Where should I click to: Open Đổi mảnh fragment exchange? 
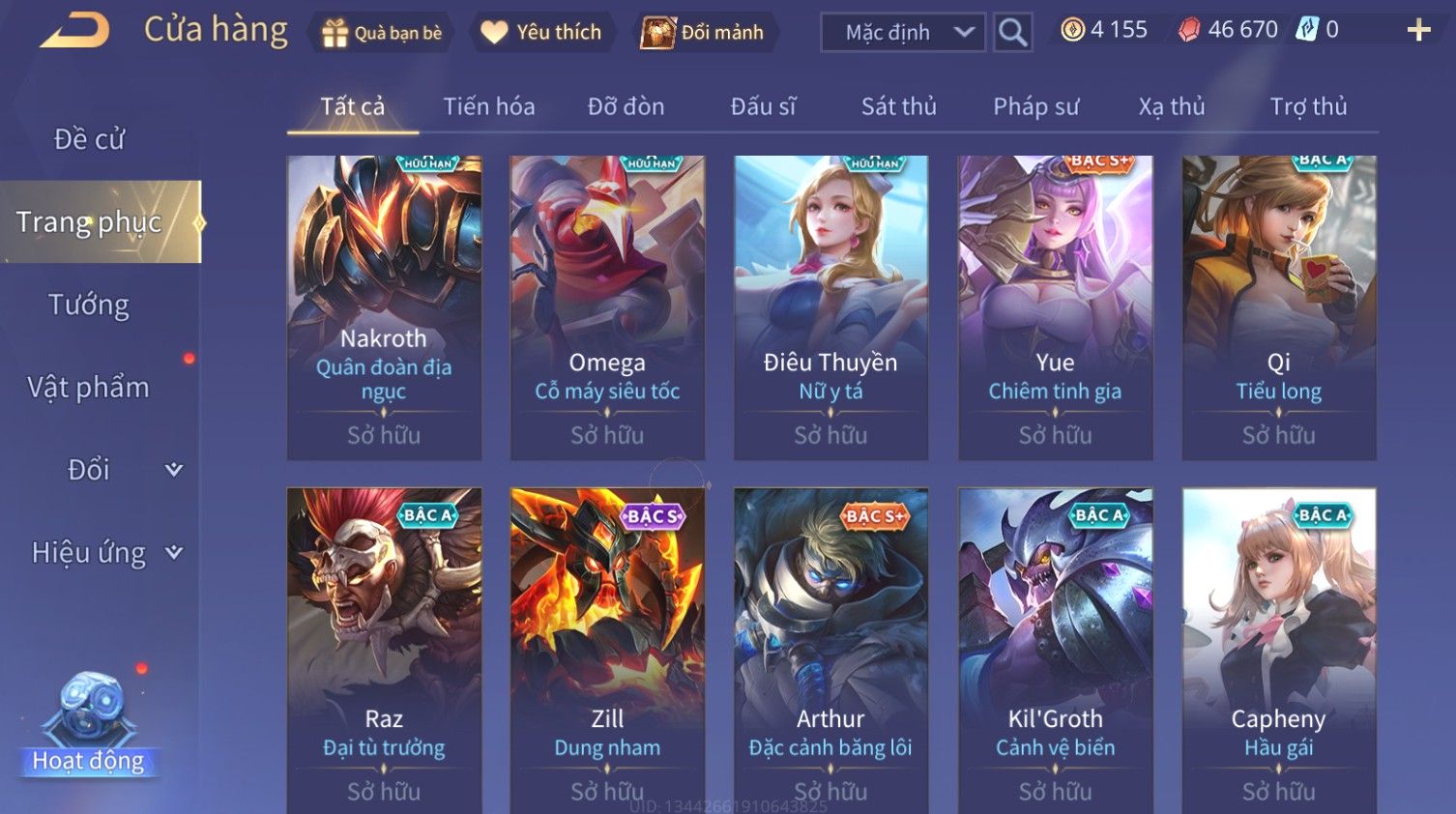pyautogui.click(x=704, y=33)
